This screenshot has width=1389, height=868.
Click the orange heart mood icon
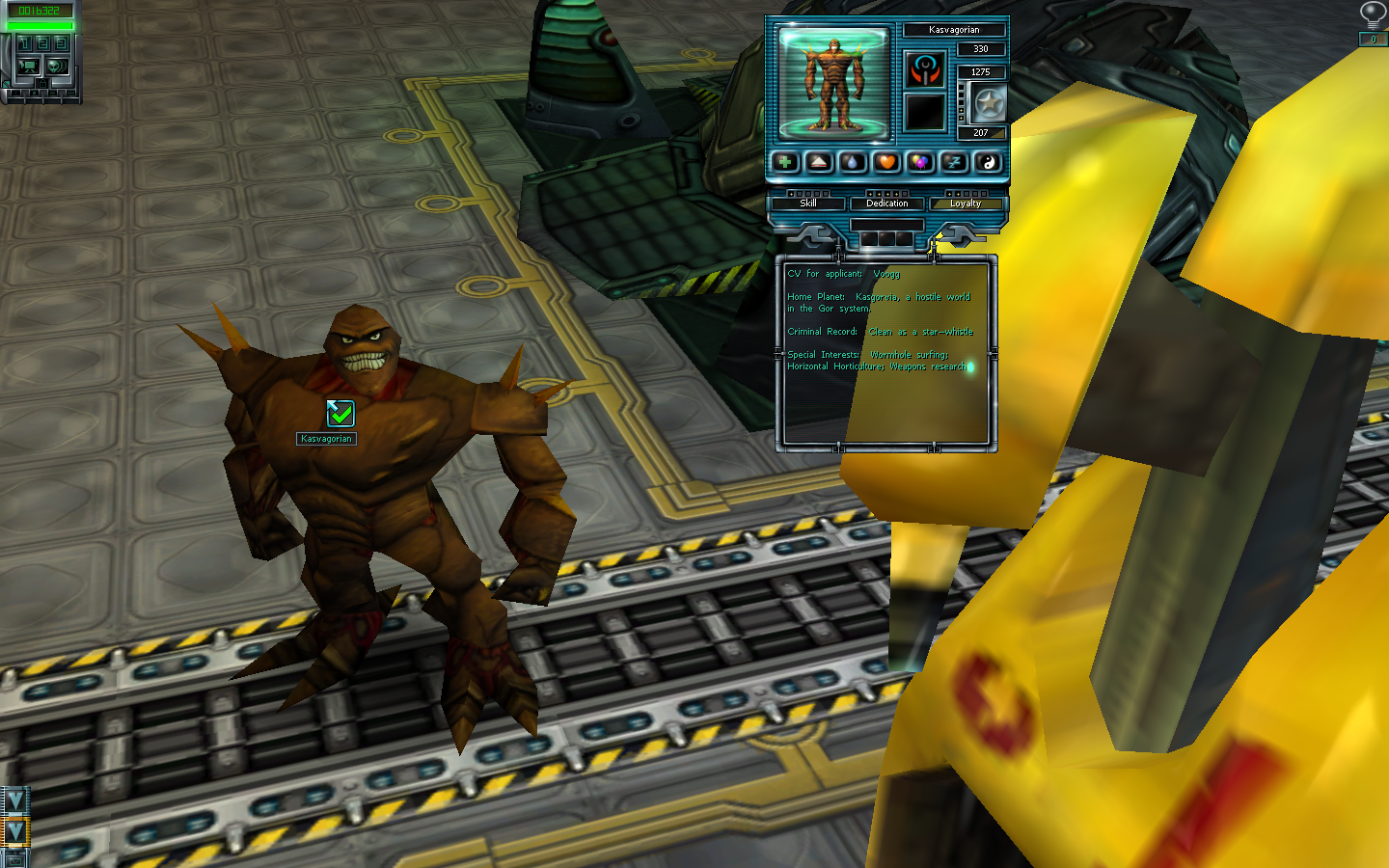(886, 162)
